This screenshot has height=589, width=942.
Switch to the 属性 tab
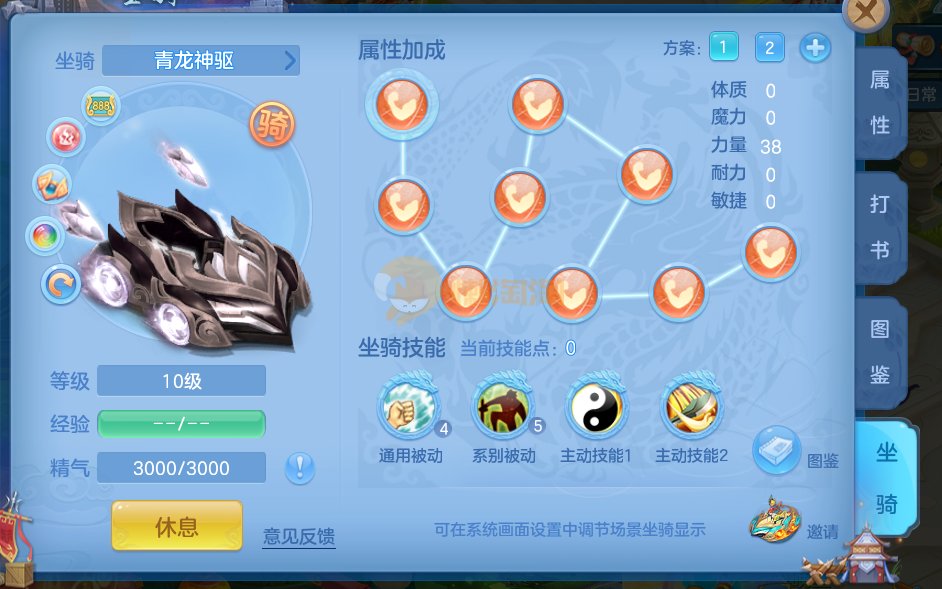880,103
